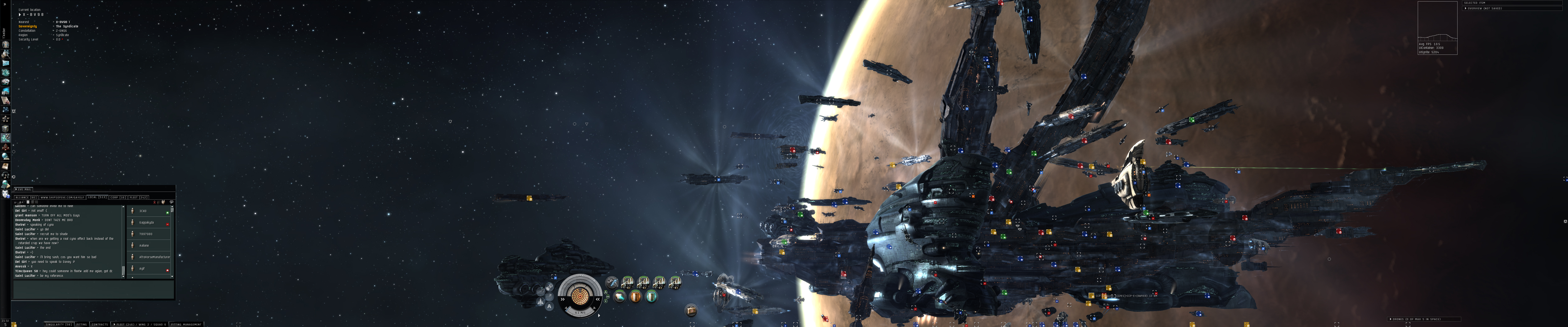Expand the EVE Mail window
1568x327 pixels.
[x=24, y=189]
